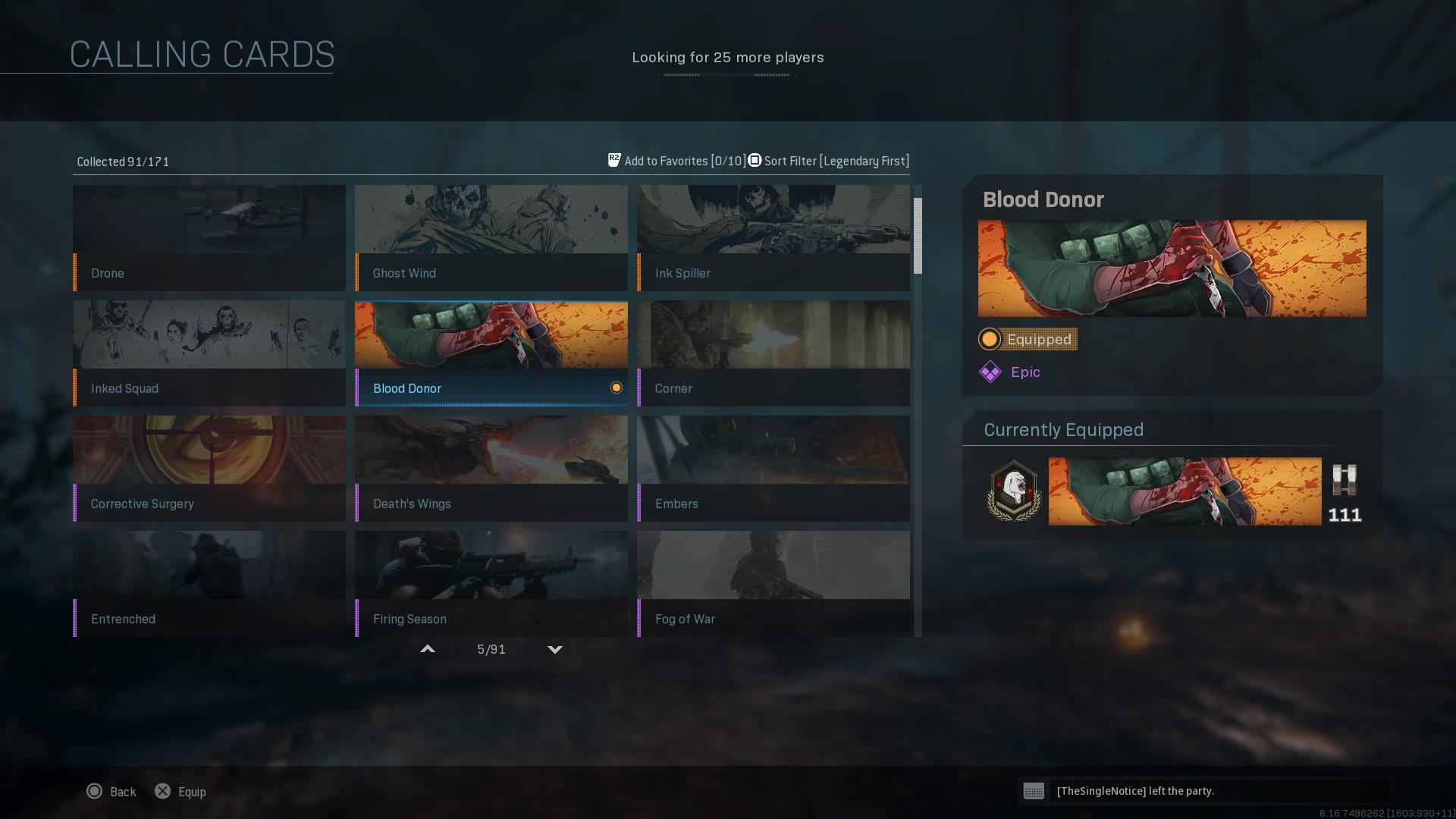Select the Corrective Surgery calling card
The image size is (1456, 819).
point(209,469)
